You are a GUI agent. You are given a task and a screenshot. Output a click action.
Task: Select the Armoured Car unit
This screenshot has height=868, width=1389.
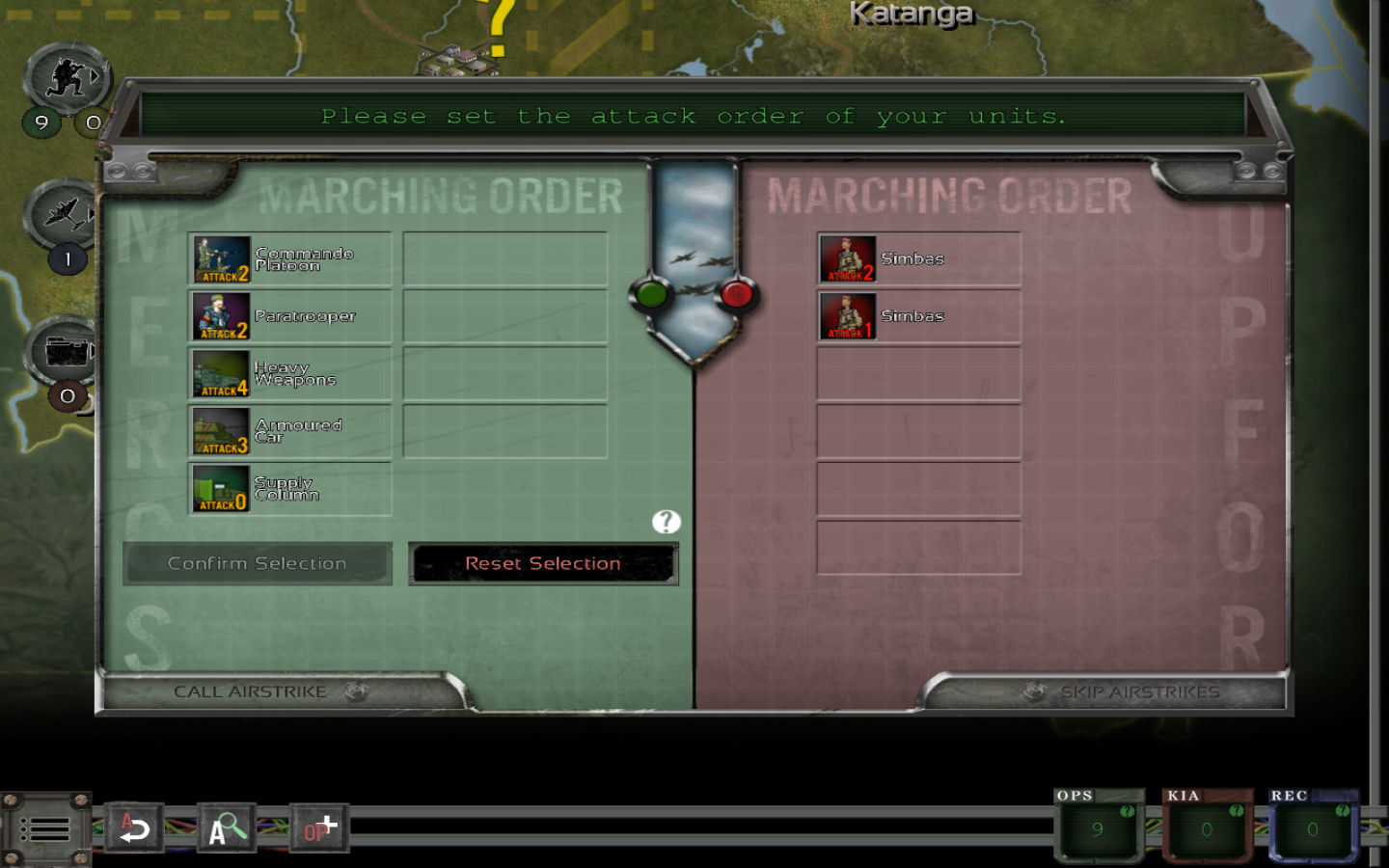point(289,431)
